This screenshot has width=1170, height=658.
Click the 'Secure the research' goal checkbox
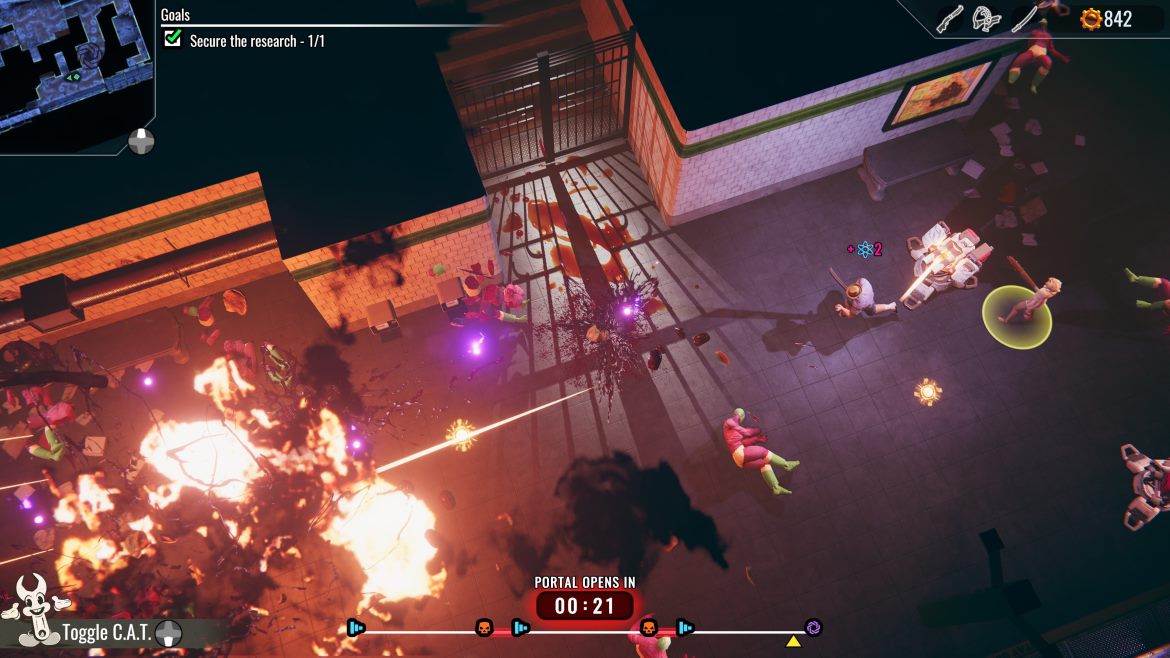(x=173, y=39)
